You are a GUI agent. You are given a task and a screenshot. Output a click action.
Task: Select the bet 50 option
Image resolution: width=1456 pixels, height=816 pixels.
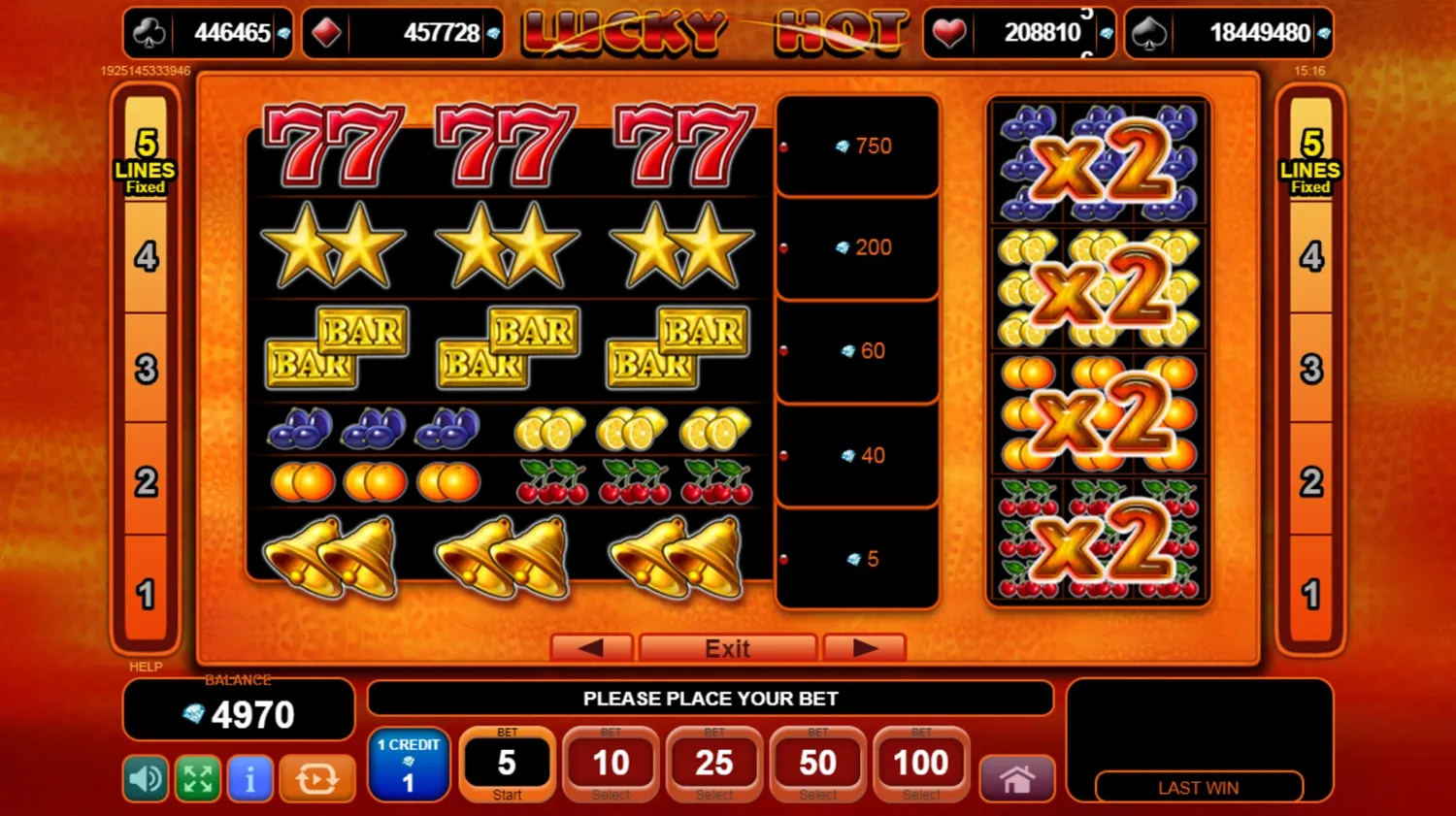click(817, 764)
